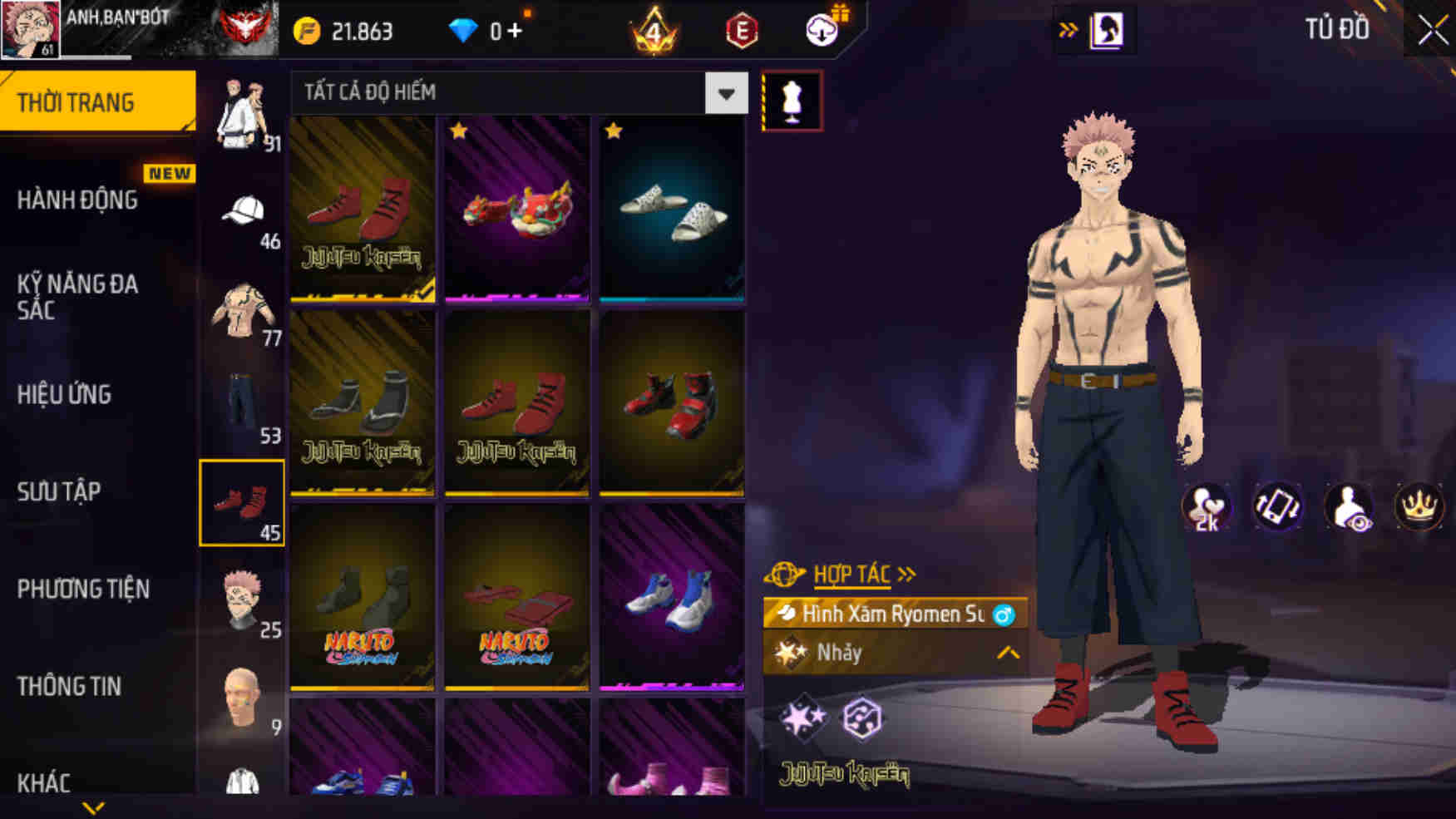Switch to the Hành Động tab
The height and width of the screenshot is (819, 1456).
[x=79, y=200]
